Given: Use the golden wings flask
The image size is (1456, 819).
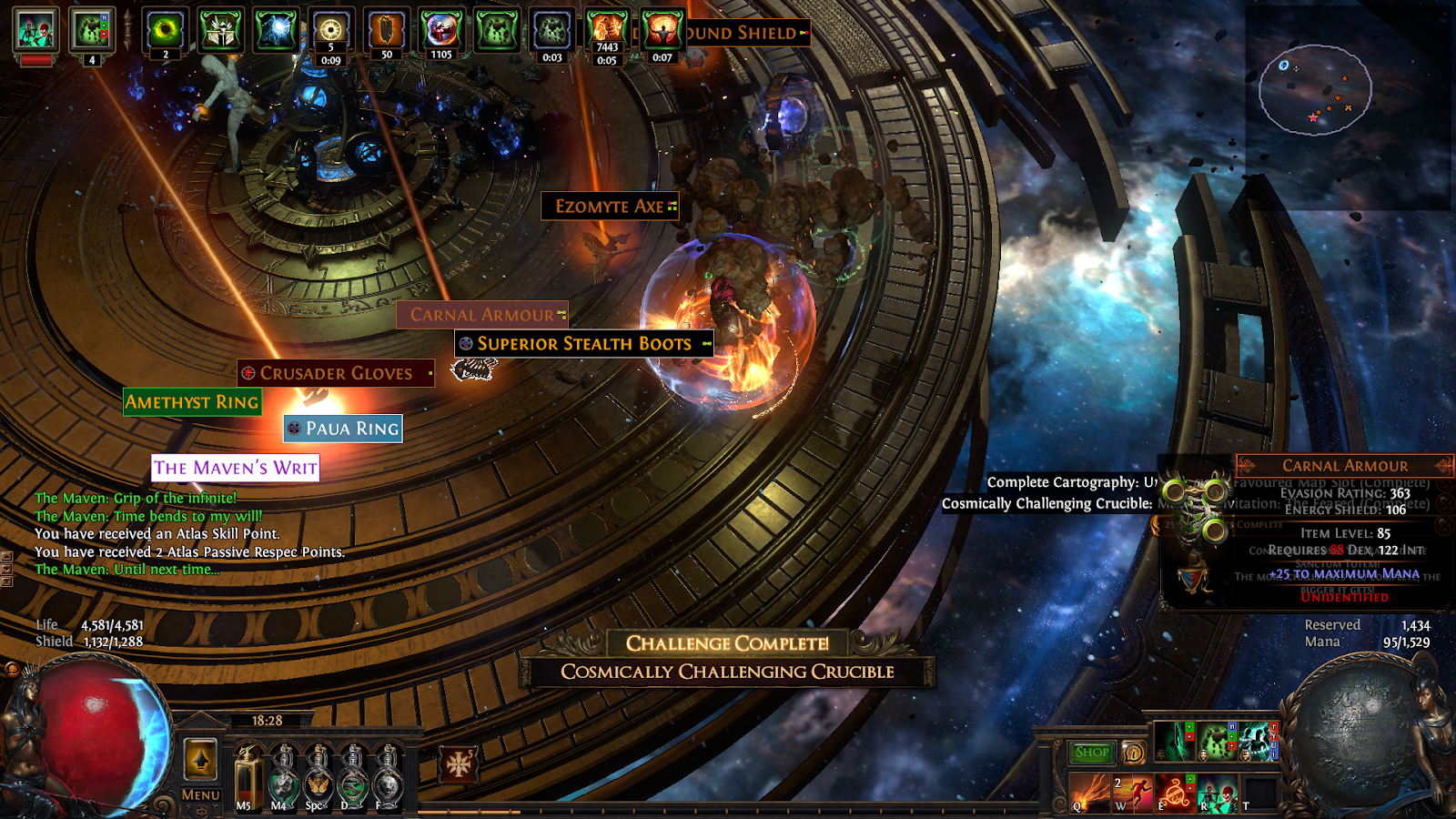Looking at the screenshot, I should (x=318, y=778).
